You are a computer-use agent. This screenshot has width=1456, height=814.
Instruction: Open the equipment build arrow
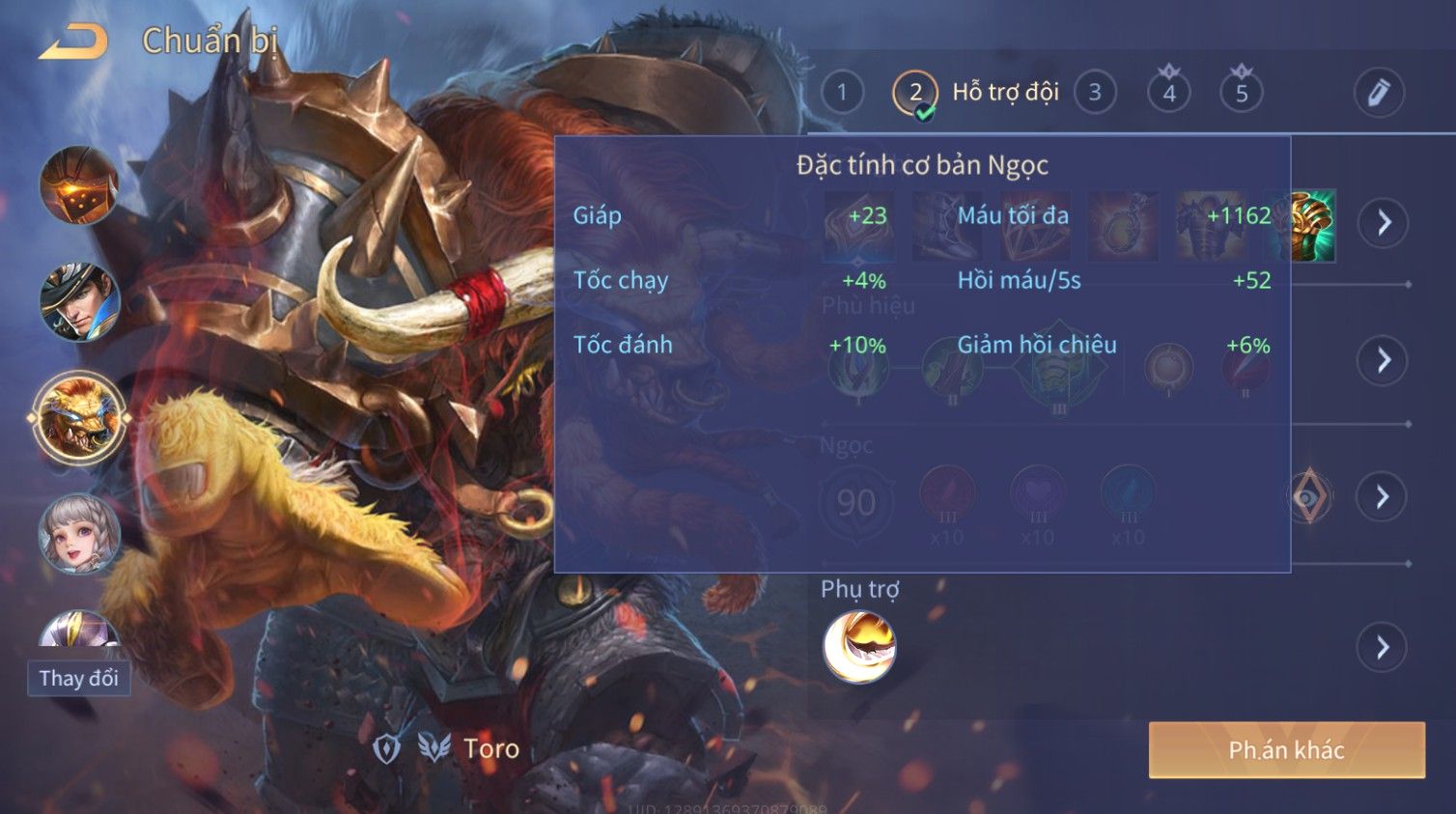[x=1384, y=223]
